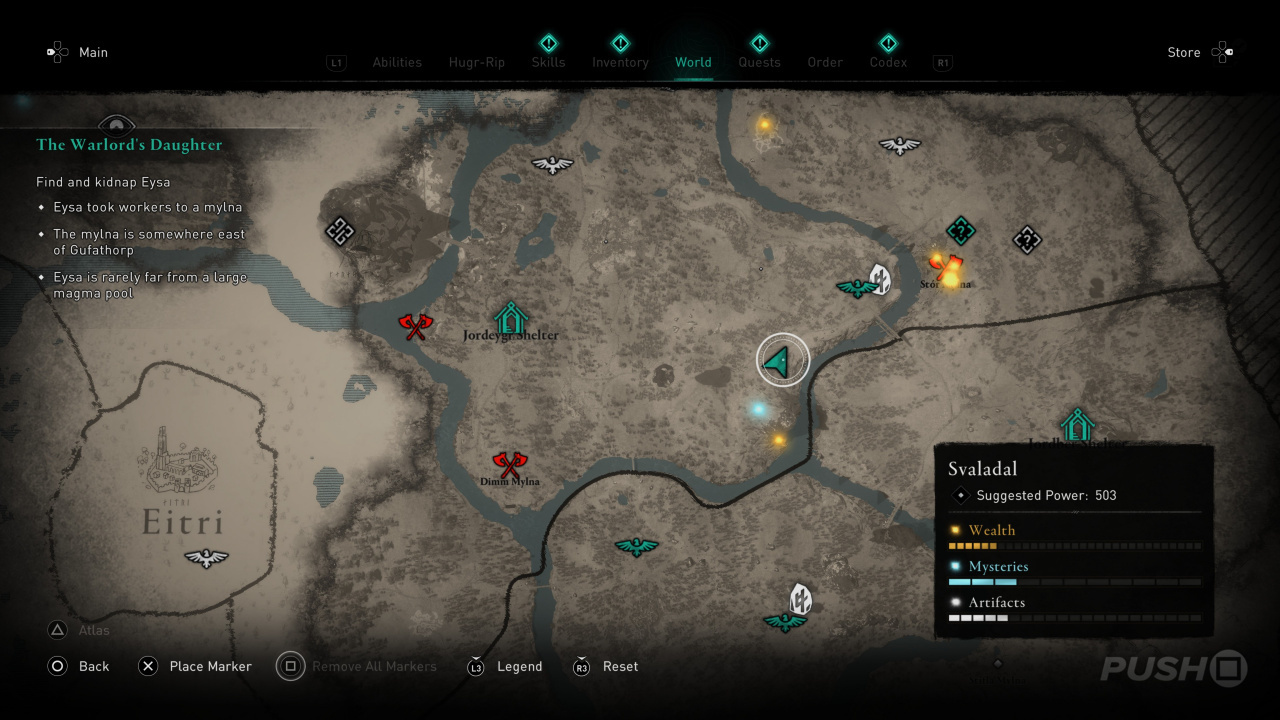Select the World map tab
The height and width of the screenshot is (720, 1280).
pos(693,62)
